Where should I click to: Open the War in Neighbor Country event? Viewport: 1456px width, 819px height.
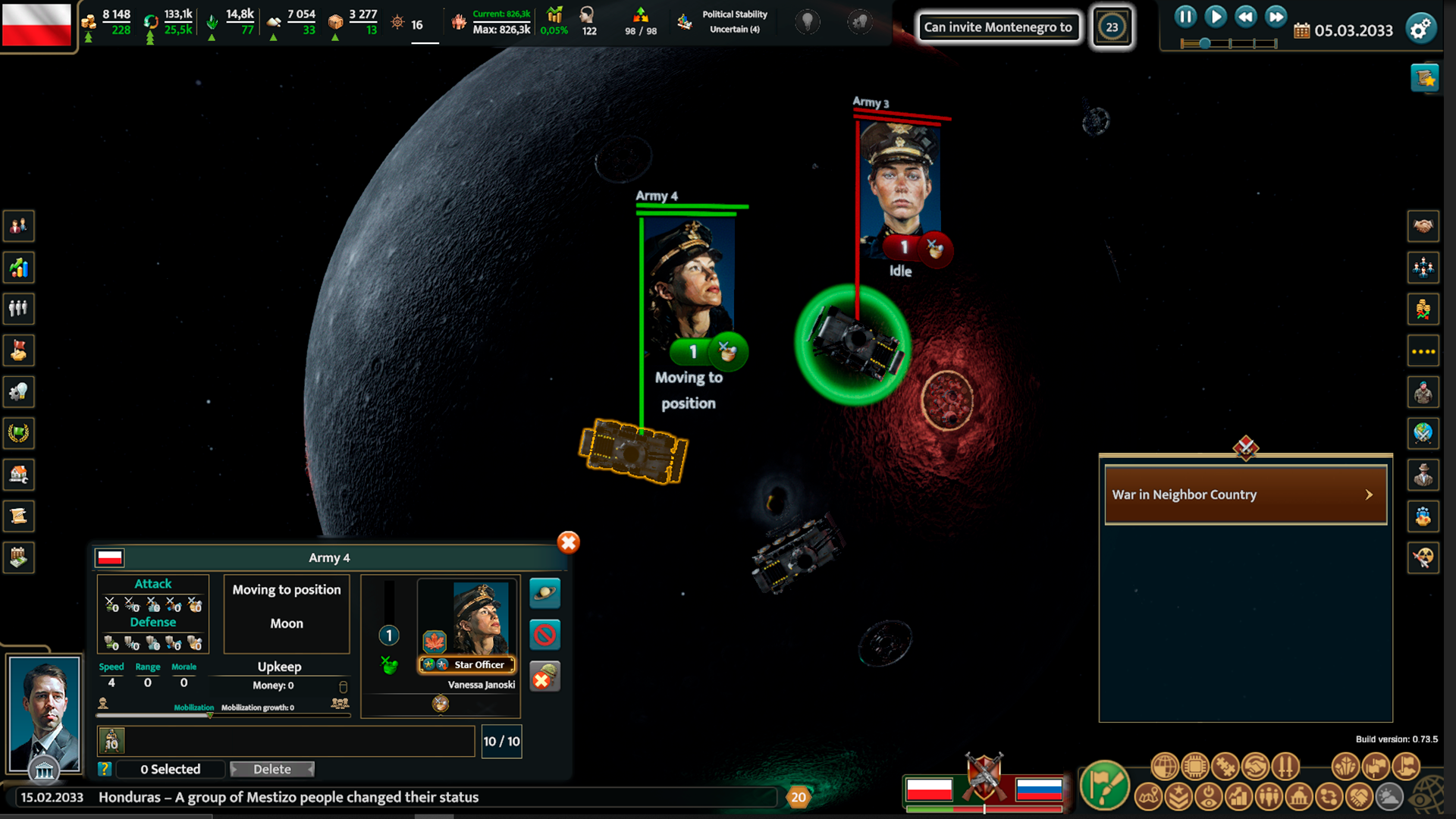1245,494
